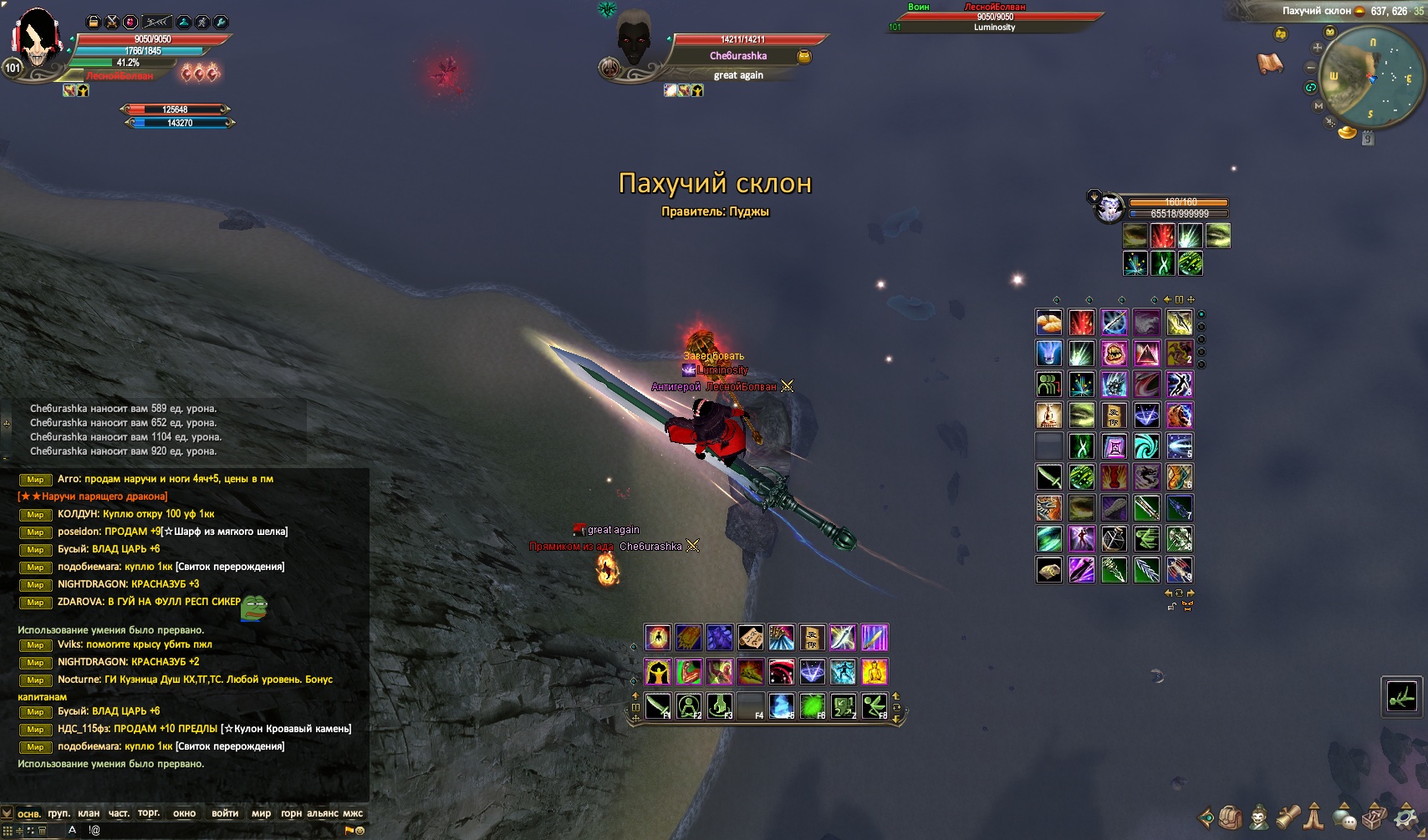Viewport: 1428px width, 840px height.
Task: Select the "торг." trade chat tab
Action: 149,813
